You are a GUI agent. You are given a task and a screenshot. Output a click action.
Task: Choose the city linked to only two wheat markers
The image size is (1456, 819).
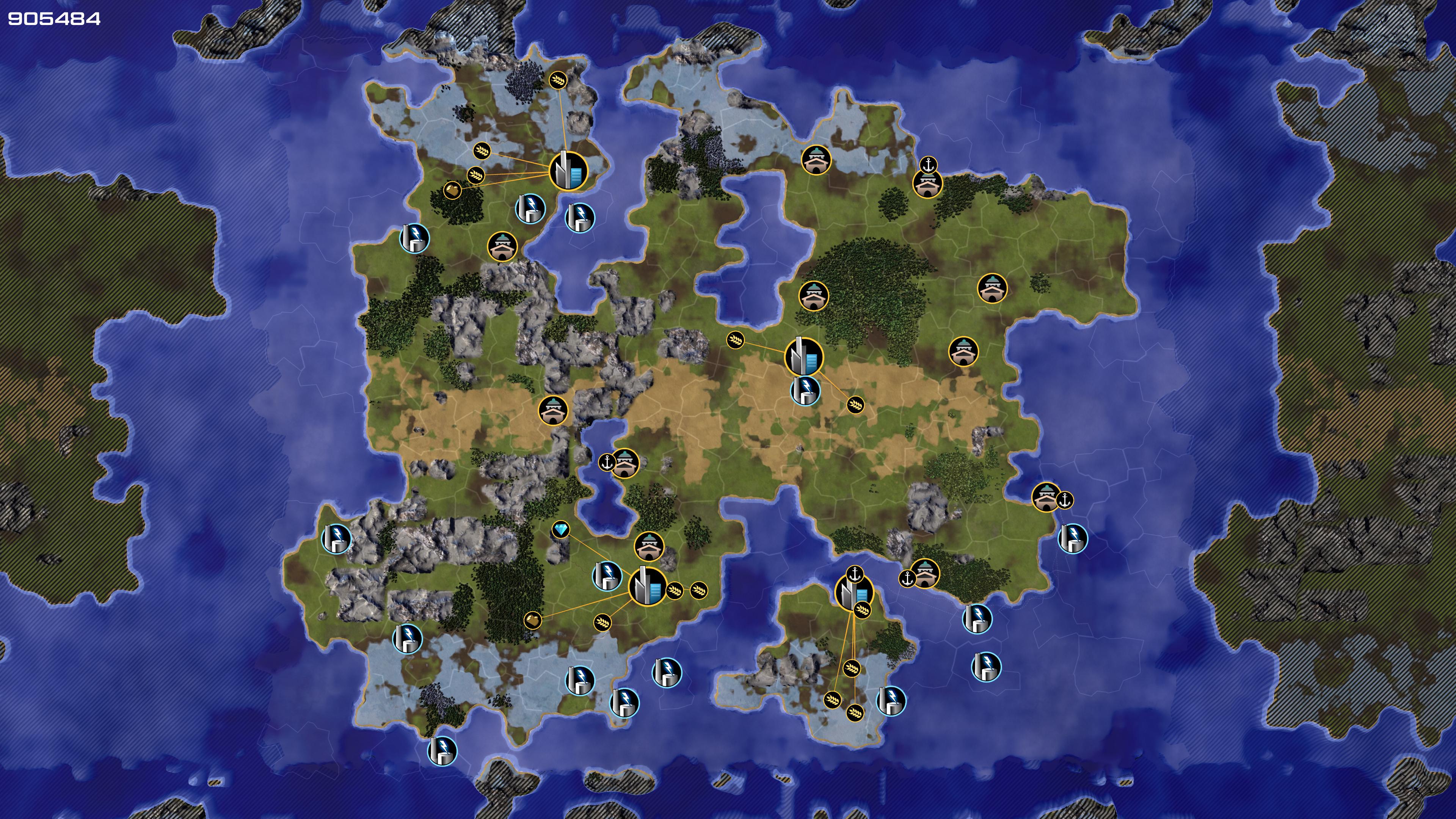pos(803,357)
